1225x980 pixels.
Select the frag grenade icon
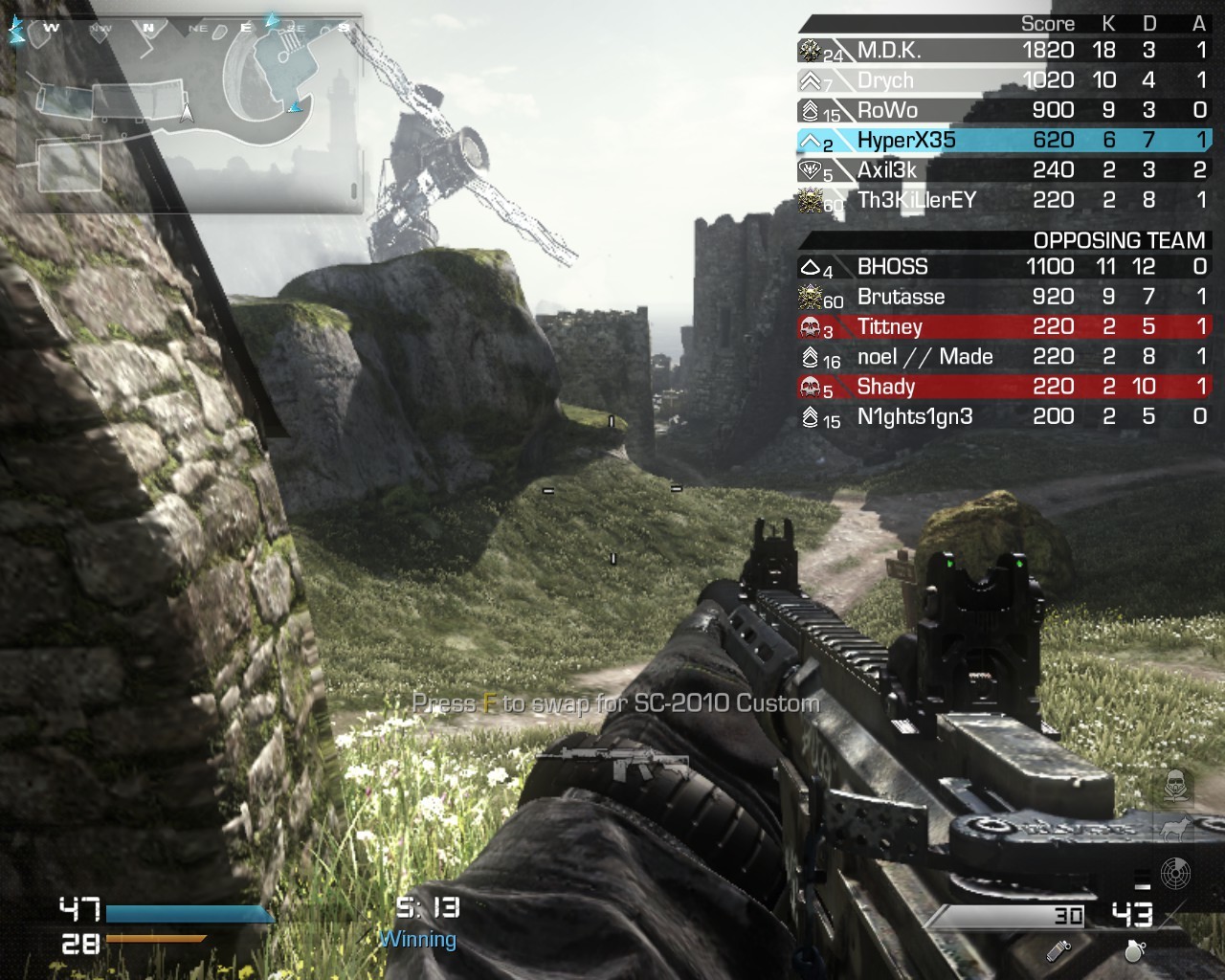coord(1135,949)
